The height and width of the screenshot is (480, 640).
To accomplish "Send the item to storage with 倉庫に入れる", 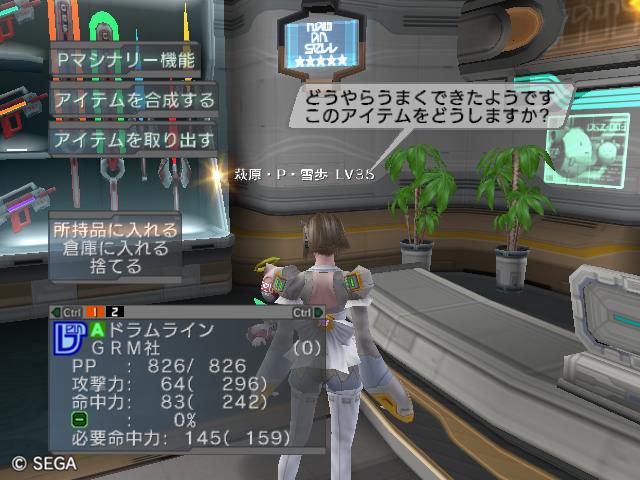I will click(x=117, y=248).
